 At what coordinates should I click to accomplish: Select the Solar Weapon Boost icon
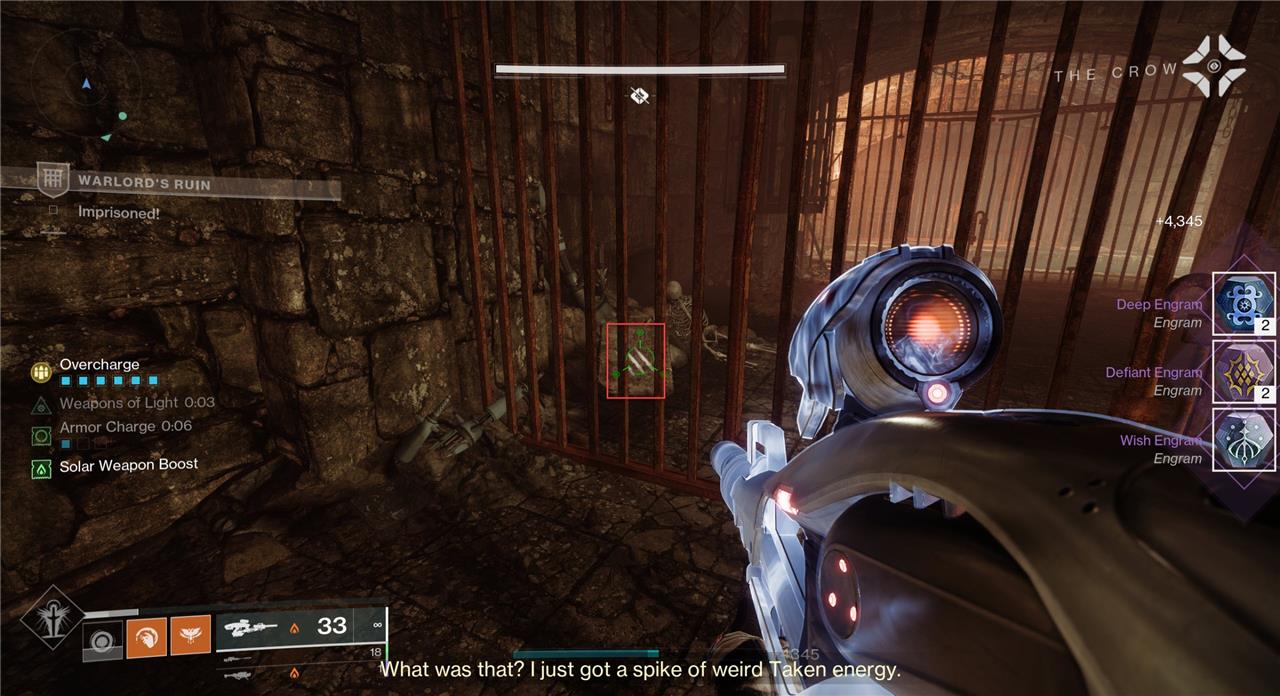(x=41, y=466)
